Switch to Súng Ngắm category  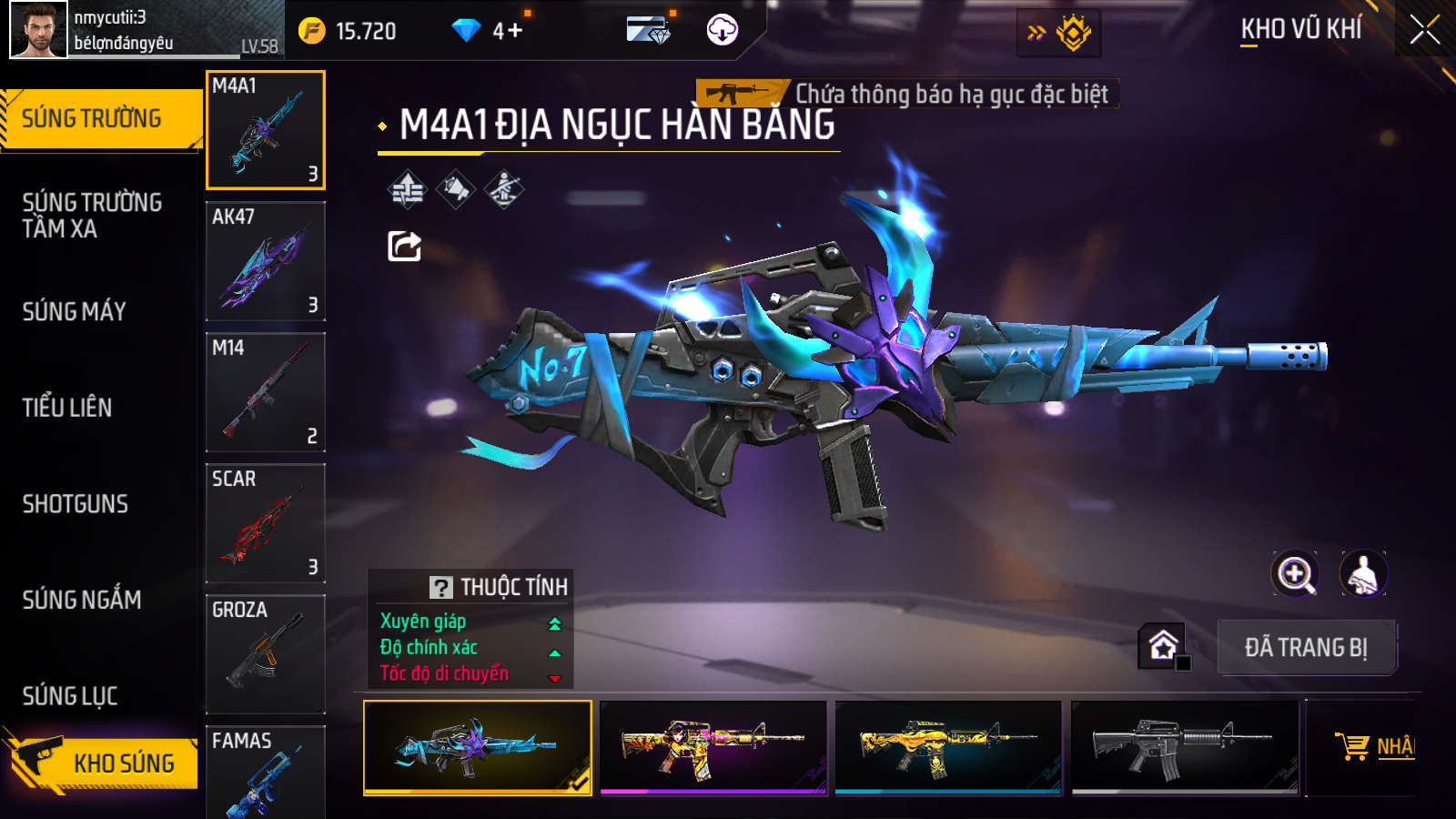(82, 600)
